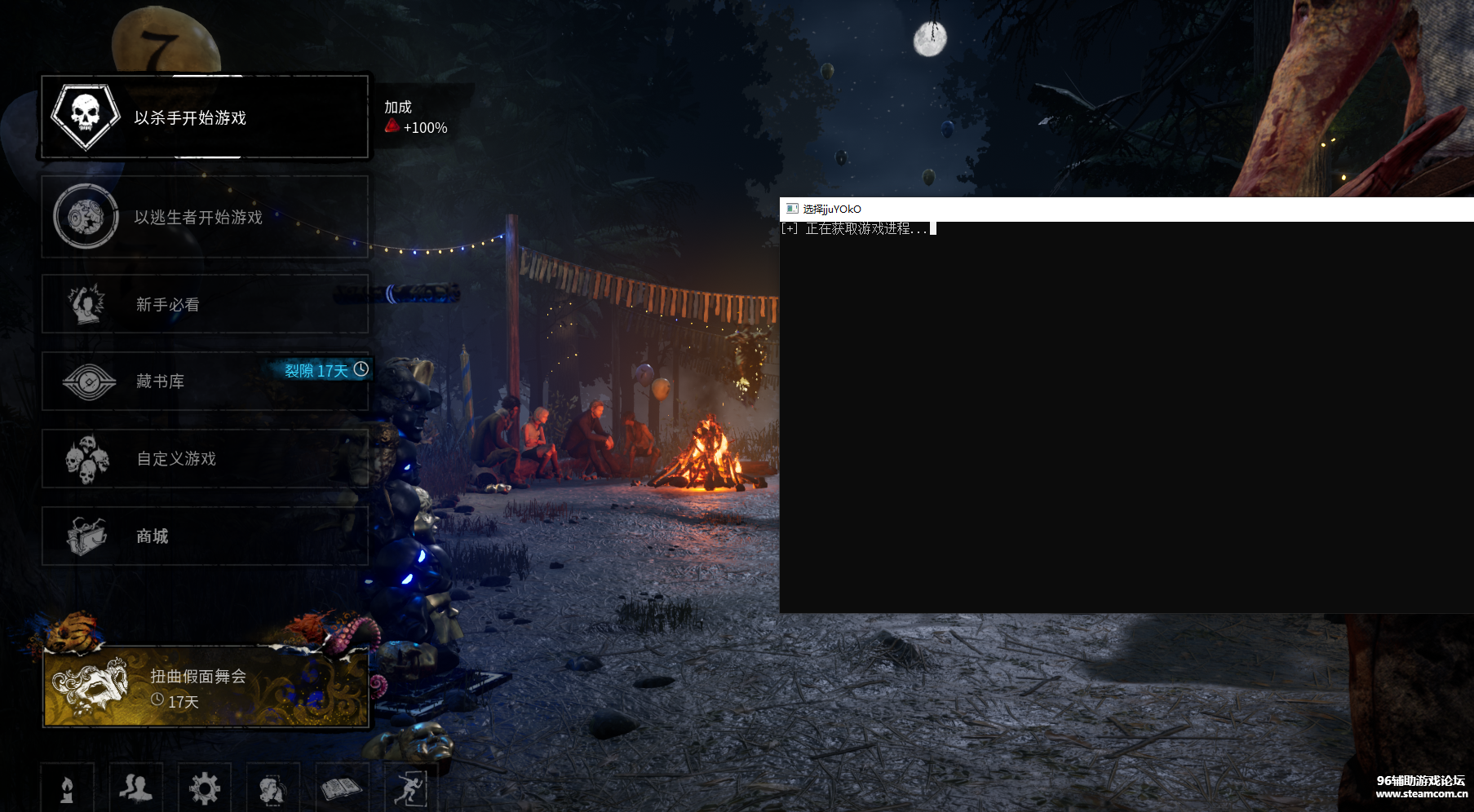Select 自定义游戏 custom game
This screenshot has width=1474, height=812.
[x=205, y=458]
